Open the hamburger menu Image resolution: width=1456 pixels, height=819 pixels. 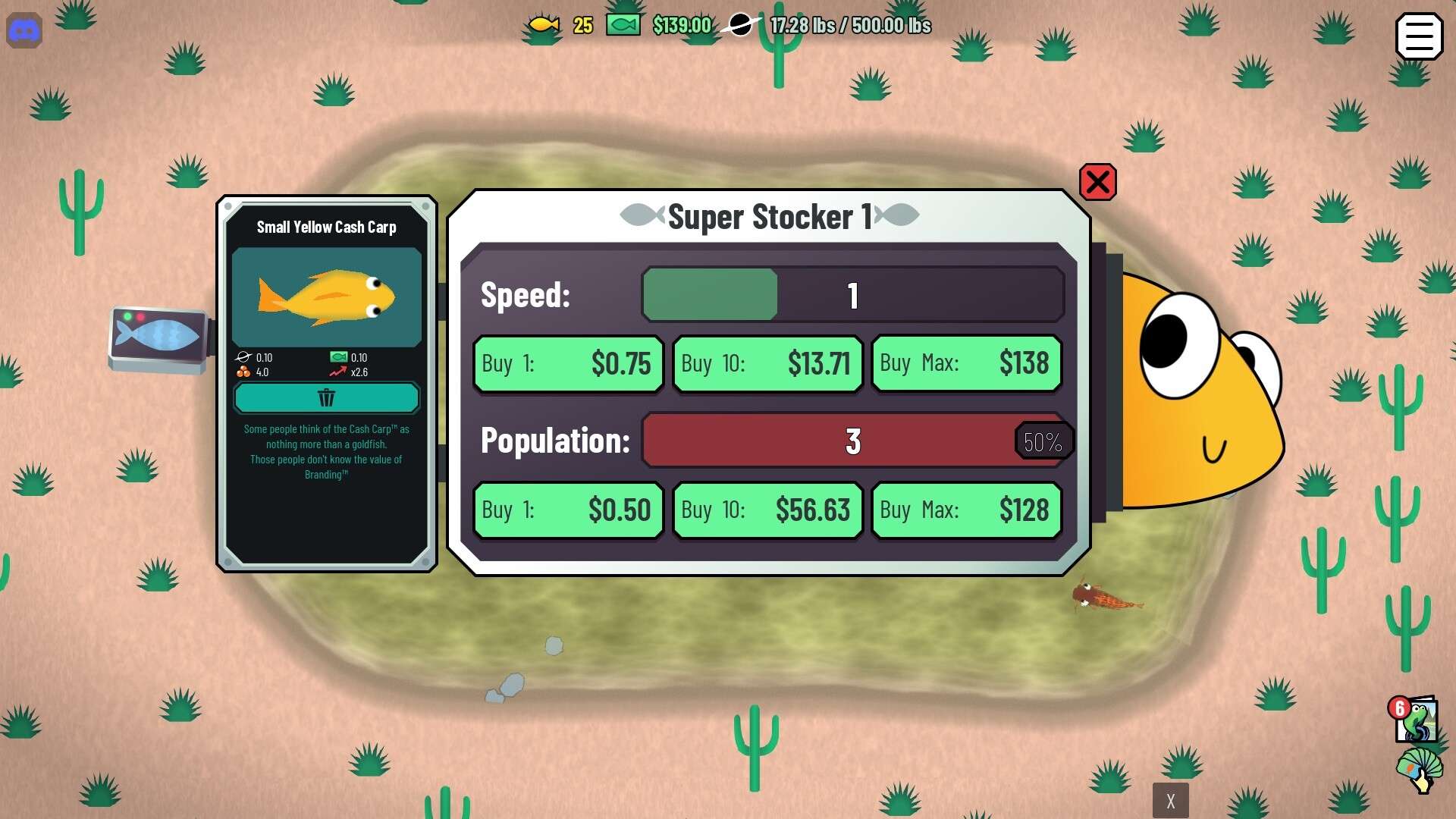1419,36
